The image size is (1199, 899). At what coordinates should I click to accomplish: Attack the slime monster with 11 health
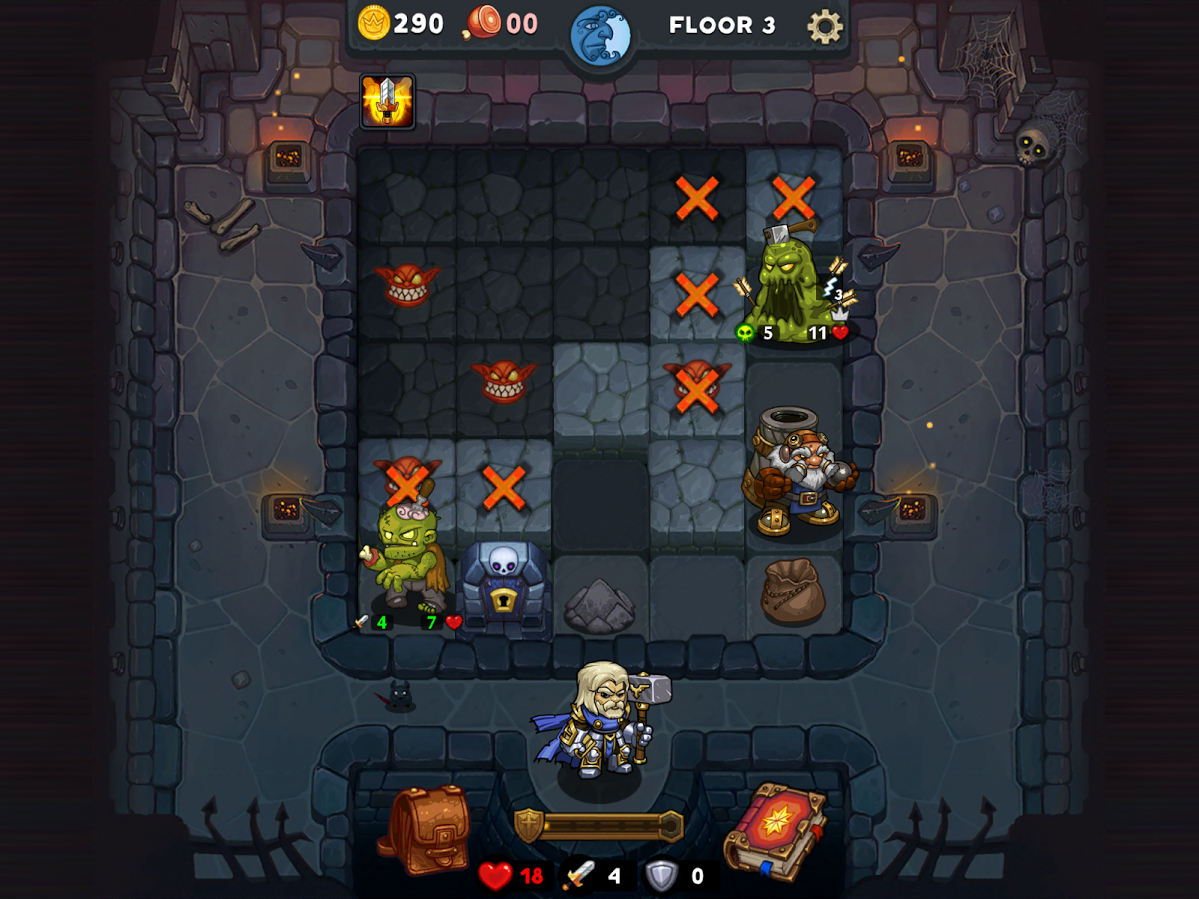[793, 290]
